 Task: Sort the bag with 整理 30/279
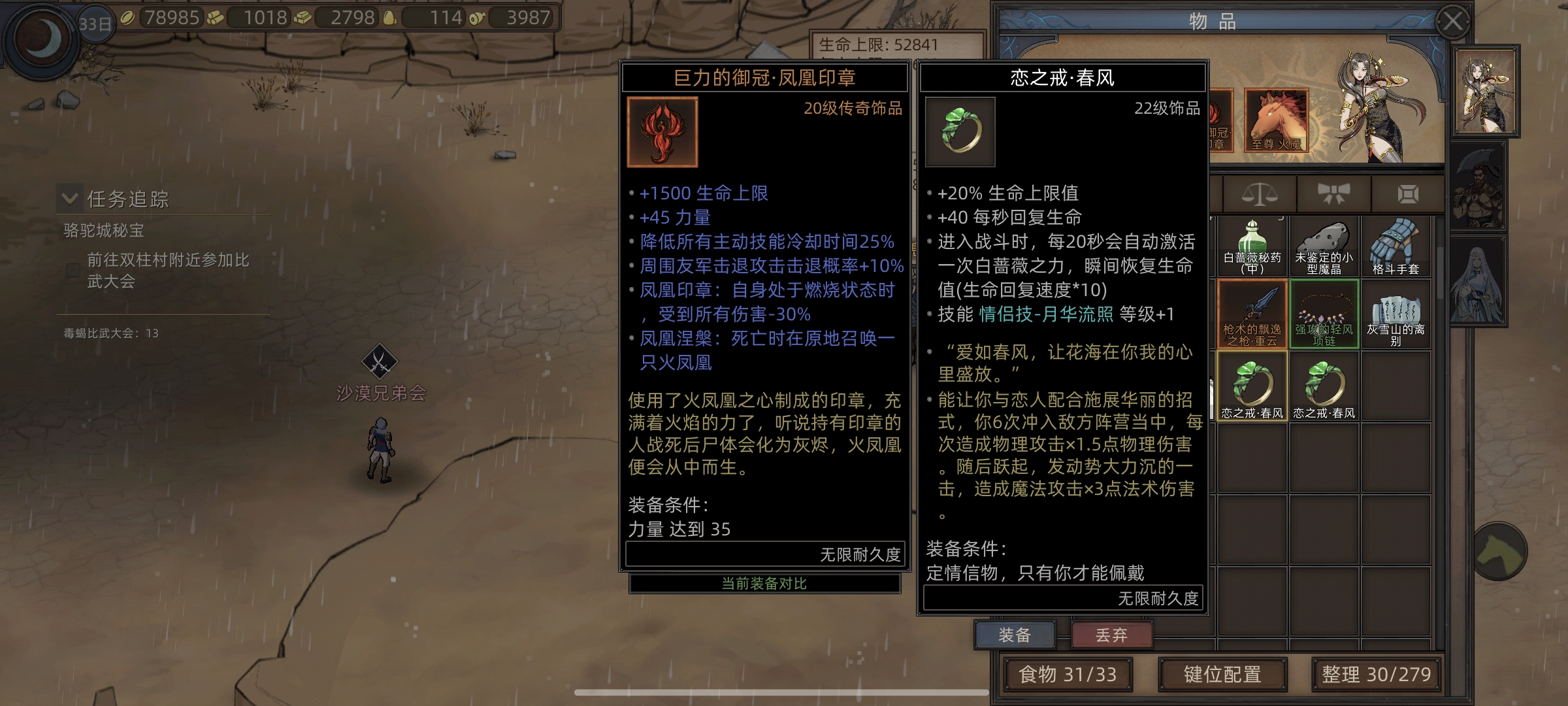click(1376, 674)
